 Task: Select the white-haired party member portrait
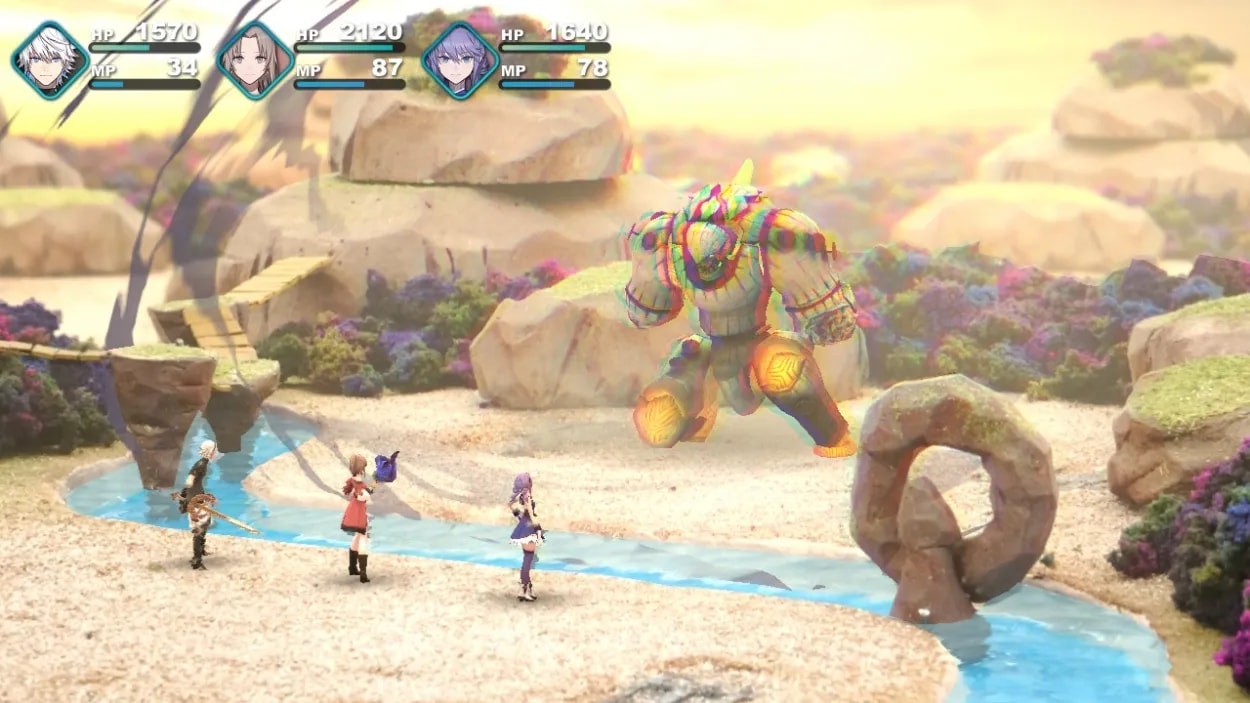(50, 61)
